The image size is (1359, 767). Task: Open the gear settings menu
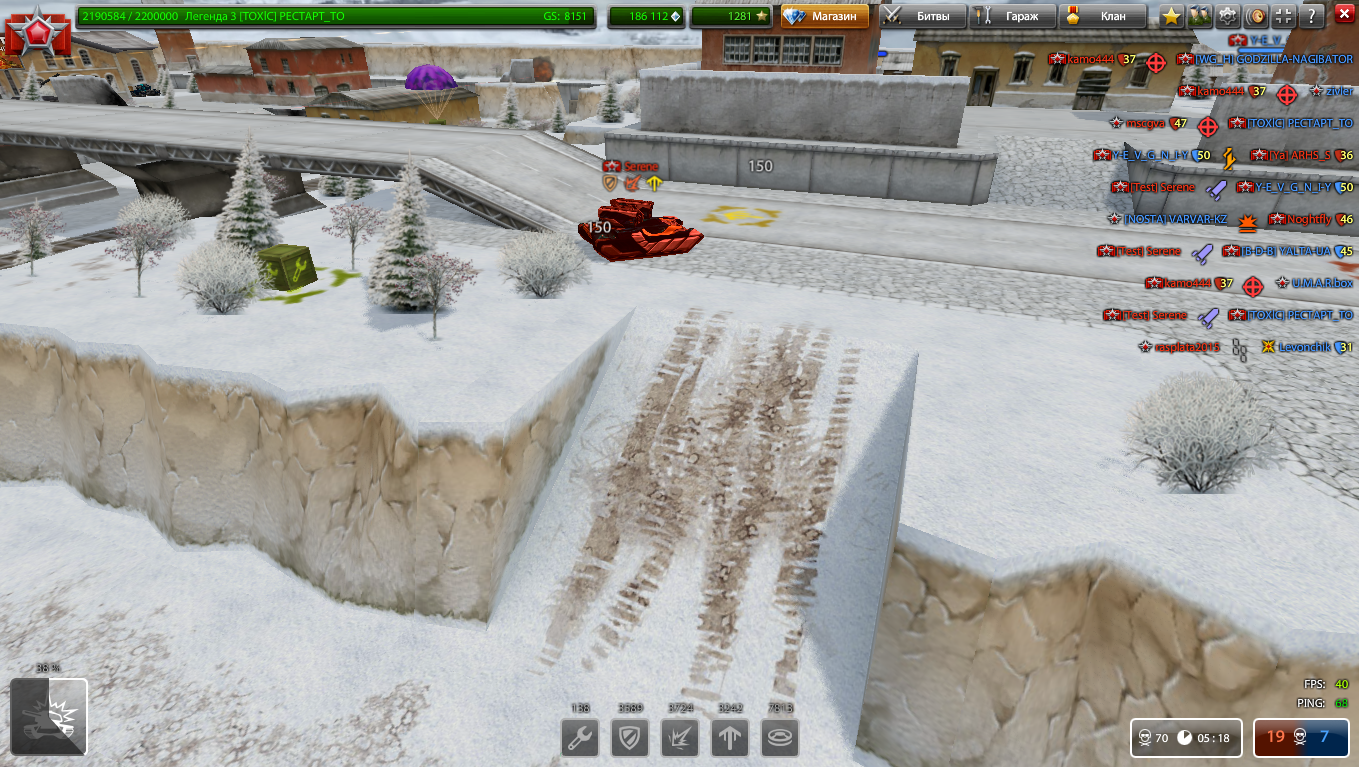(x=1227, y=16)
